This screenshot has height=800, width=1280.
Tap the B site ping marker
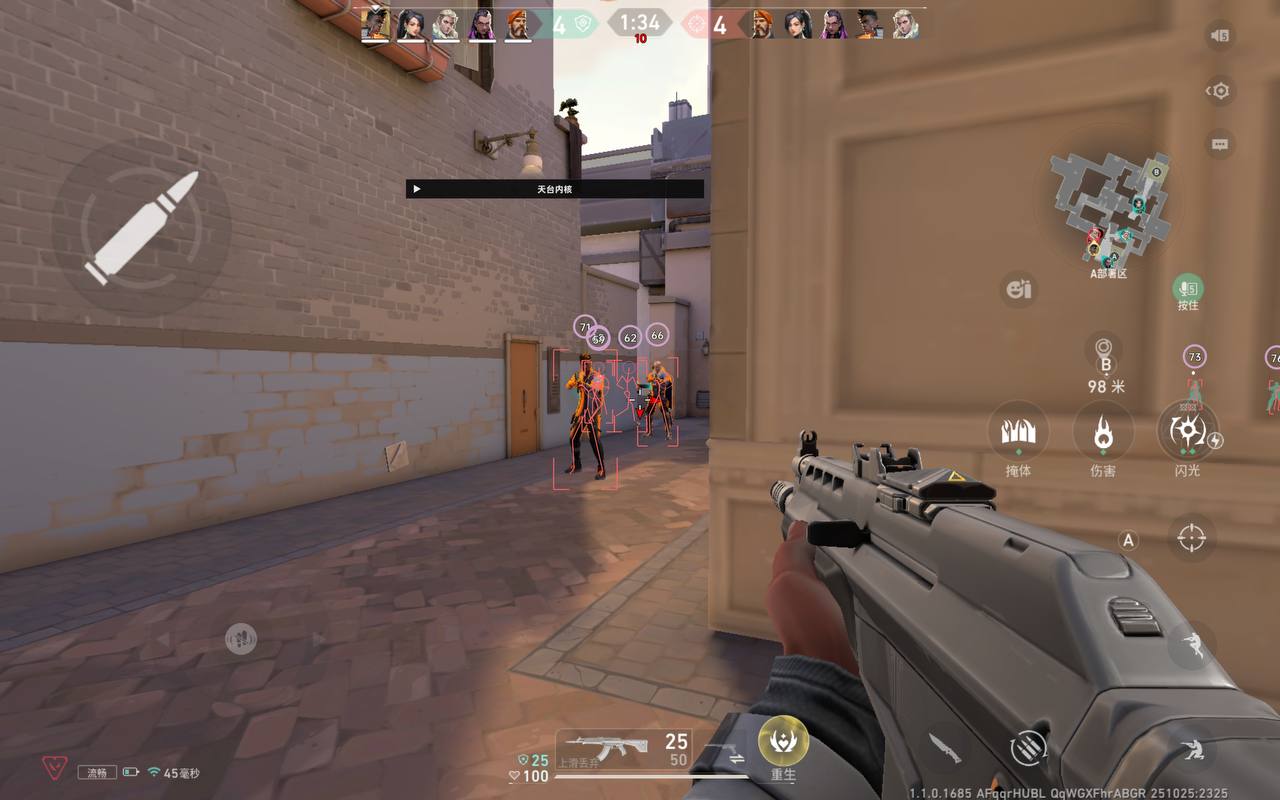[x=1105, y=353]
